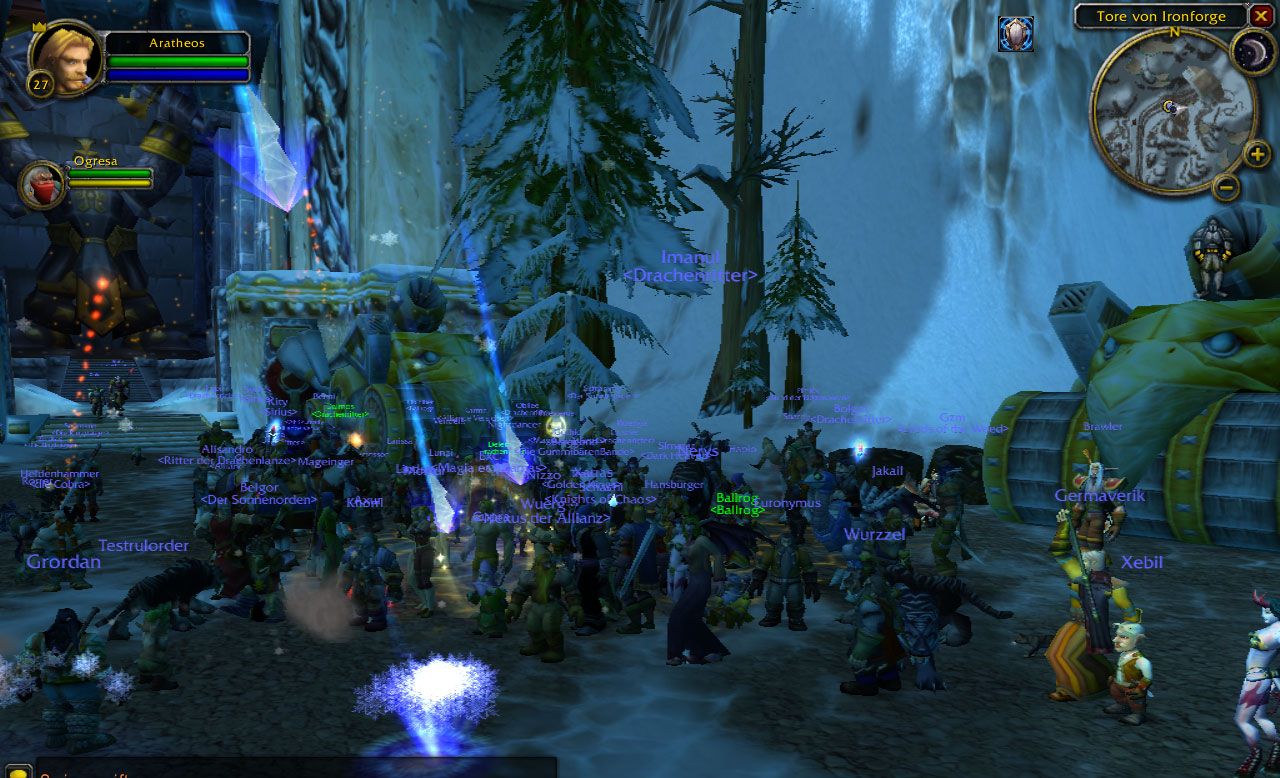Zoom out the minimap with minus button

(x=1226, y=187)
